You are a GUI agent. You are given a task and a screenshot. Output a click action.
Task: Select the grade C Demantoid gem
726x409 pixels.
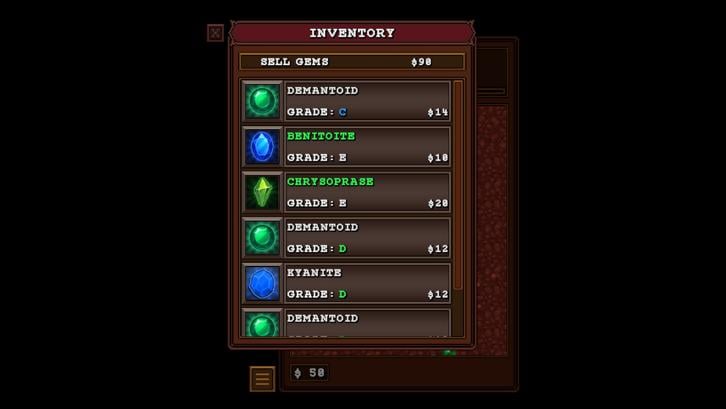coord(346,101)
